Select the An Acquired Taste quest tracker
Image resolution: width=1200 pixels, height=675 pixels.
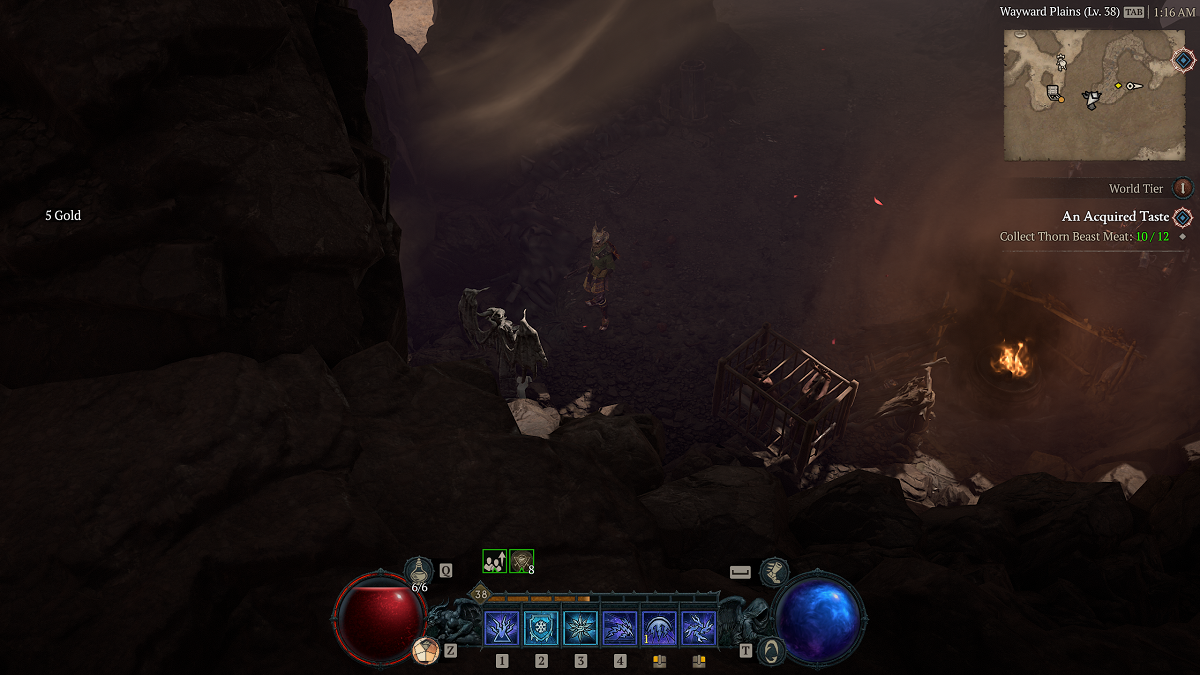pos(1115,217)
